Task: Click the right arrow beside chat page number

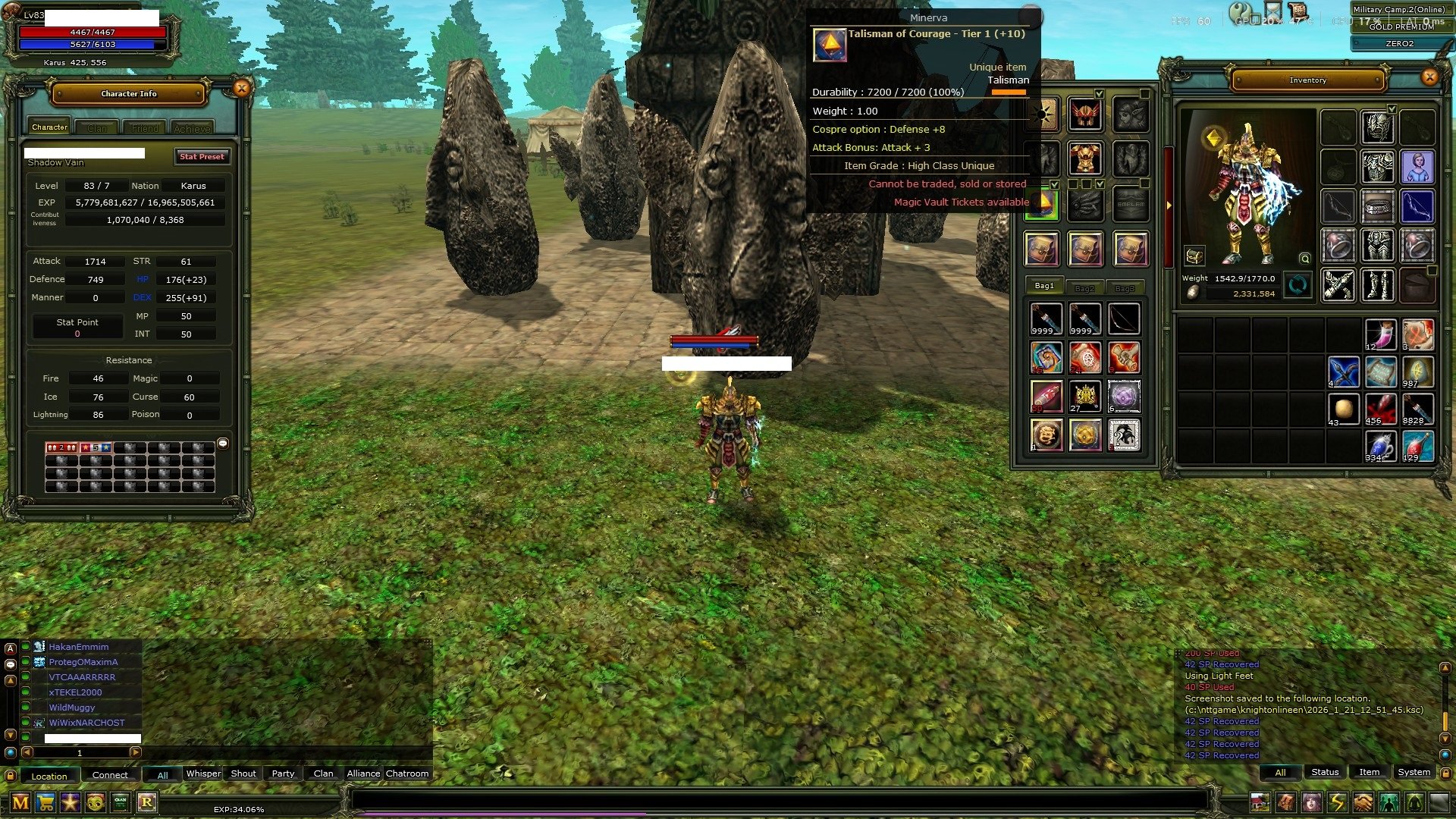Action: click(136, 752)
